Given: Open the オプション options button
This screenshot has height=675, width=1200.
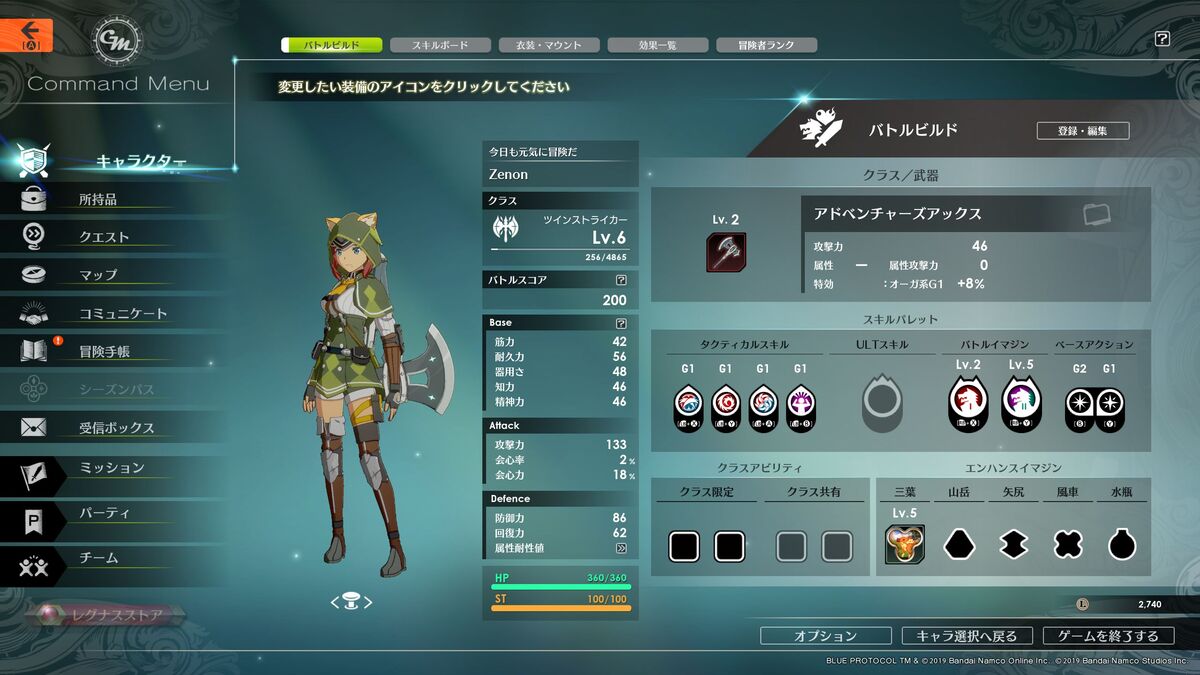Looking at the screenshot, I should tap(825, 636).
